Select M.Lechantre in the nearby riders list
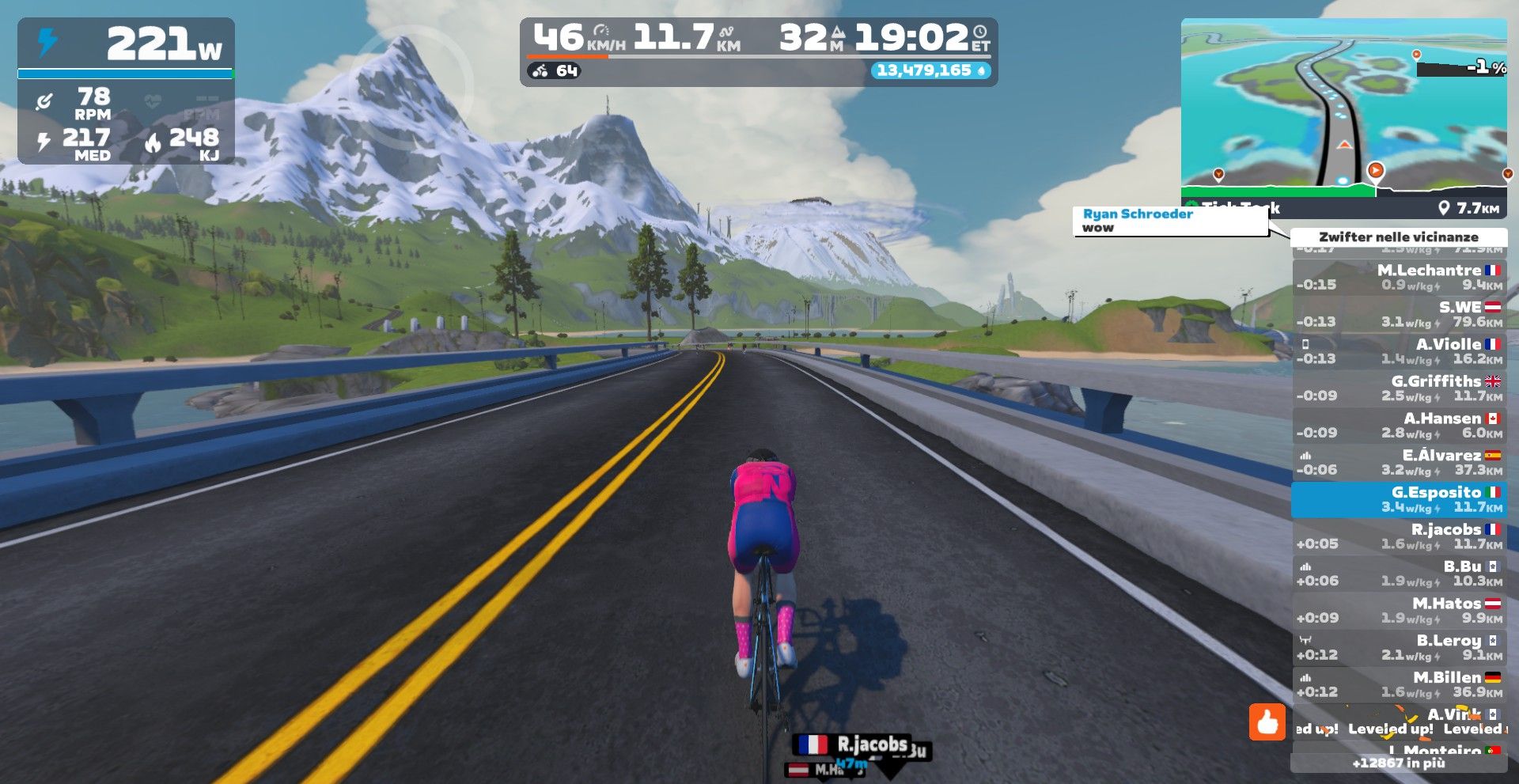The image size is (1519, 784). pos(1399,278)
